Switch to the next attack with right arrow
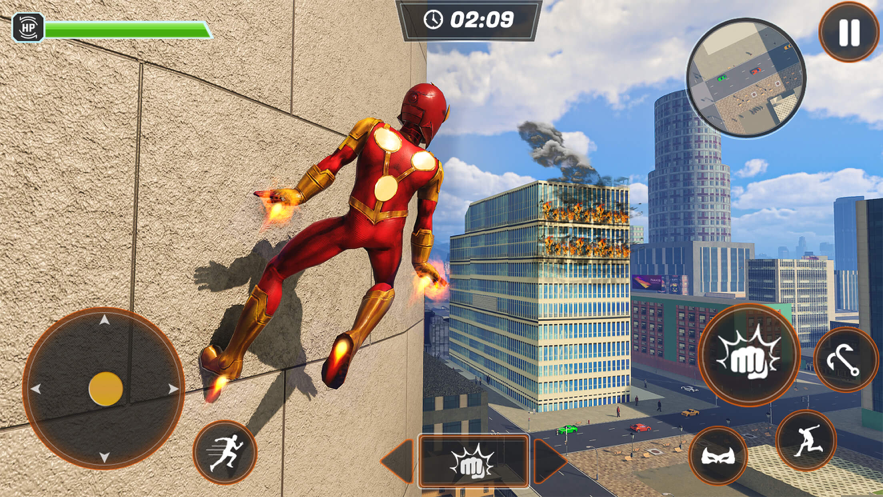The width and height of the screenshot is (883, 497). [550, 461]
